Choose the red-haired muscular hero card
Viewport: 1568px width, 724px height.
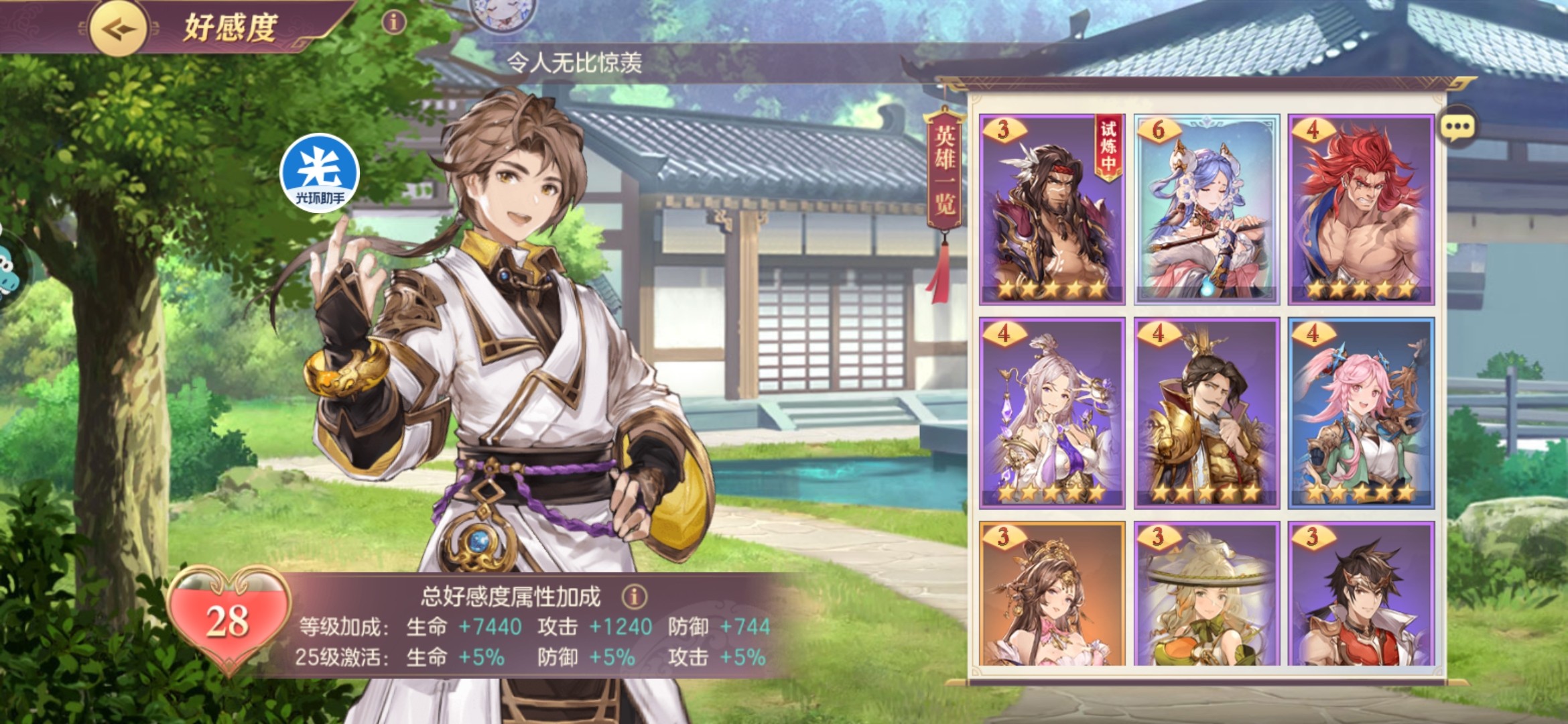click(x=1361, y=209)
